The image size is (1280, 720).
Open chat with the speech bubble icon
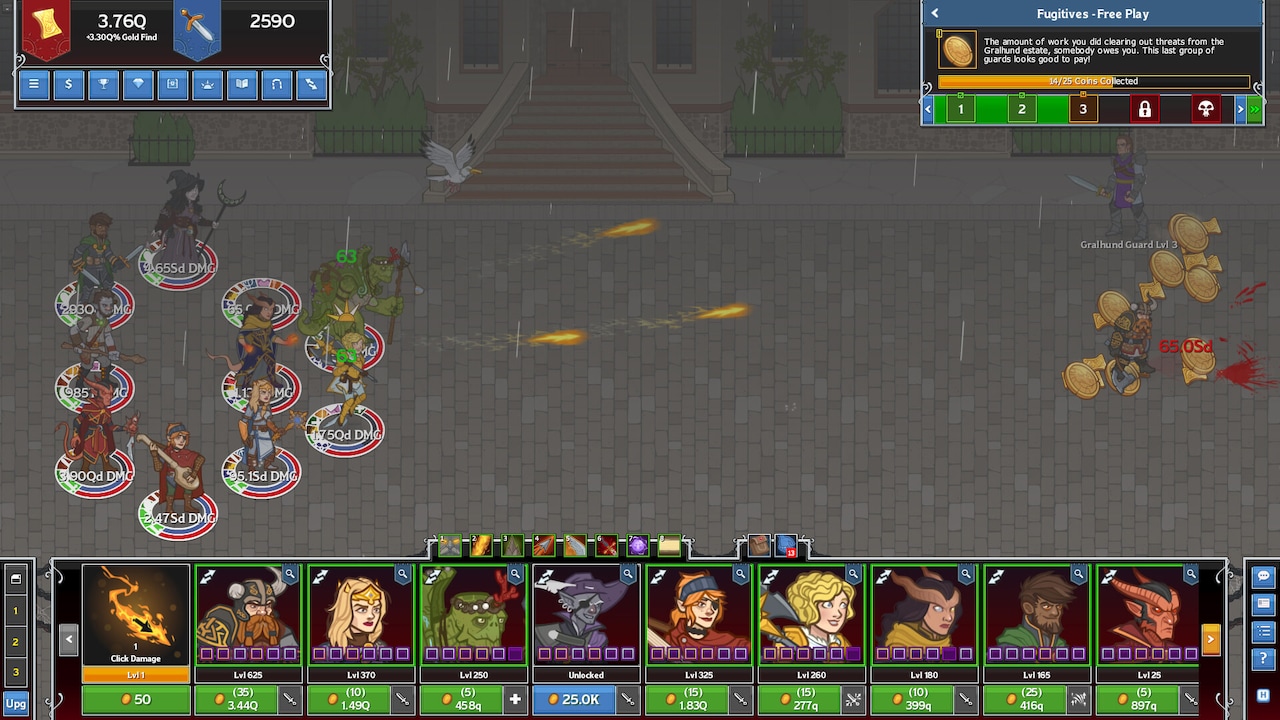point(1262,575)
